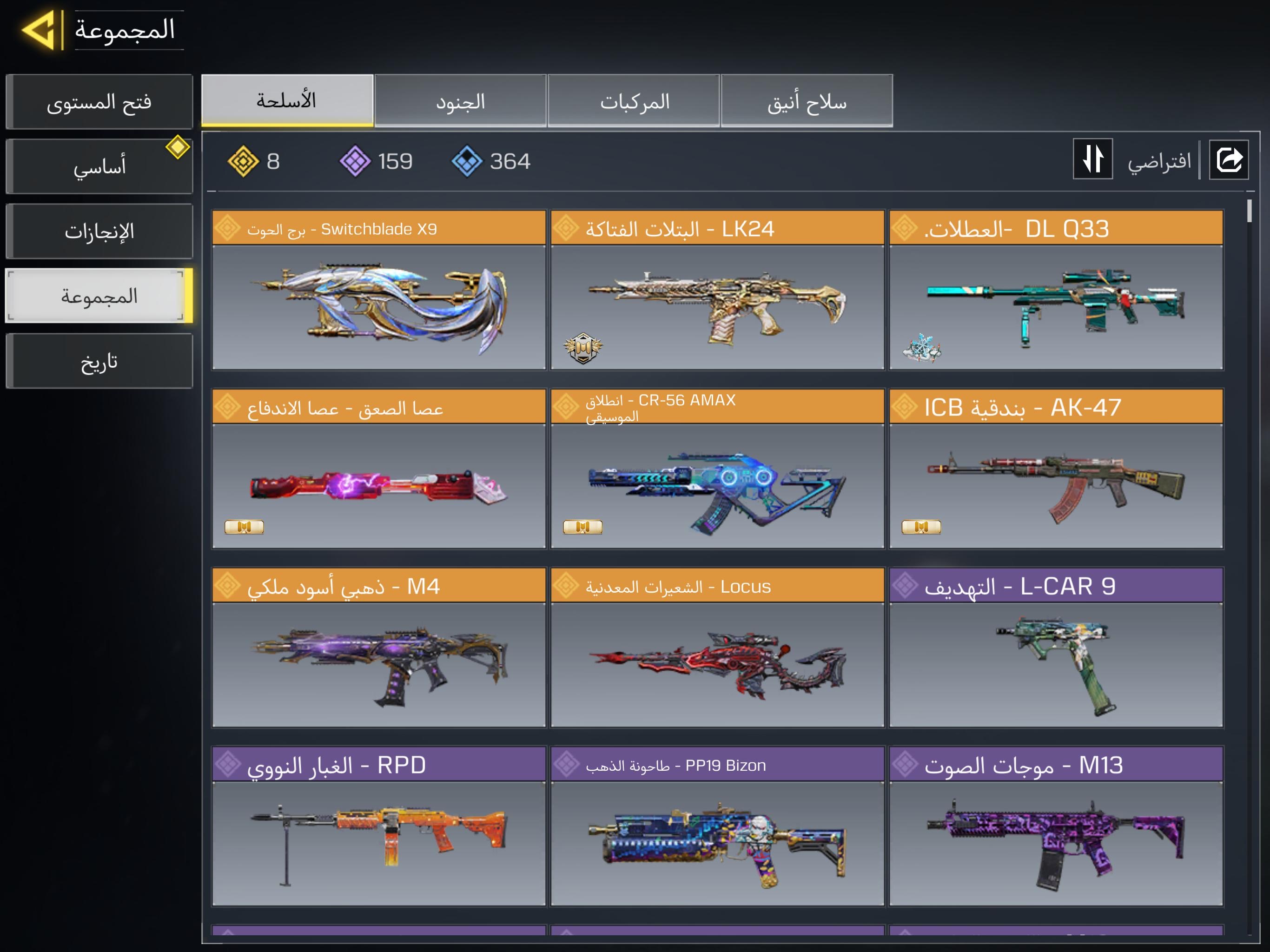Choose the LK24 golden weapon card

(x=717, y=290)
